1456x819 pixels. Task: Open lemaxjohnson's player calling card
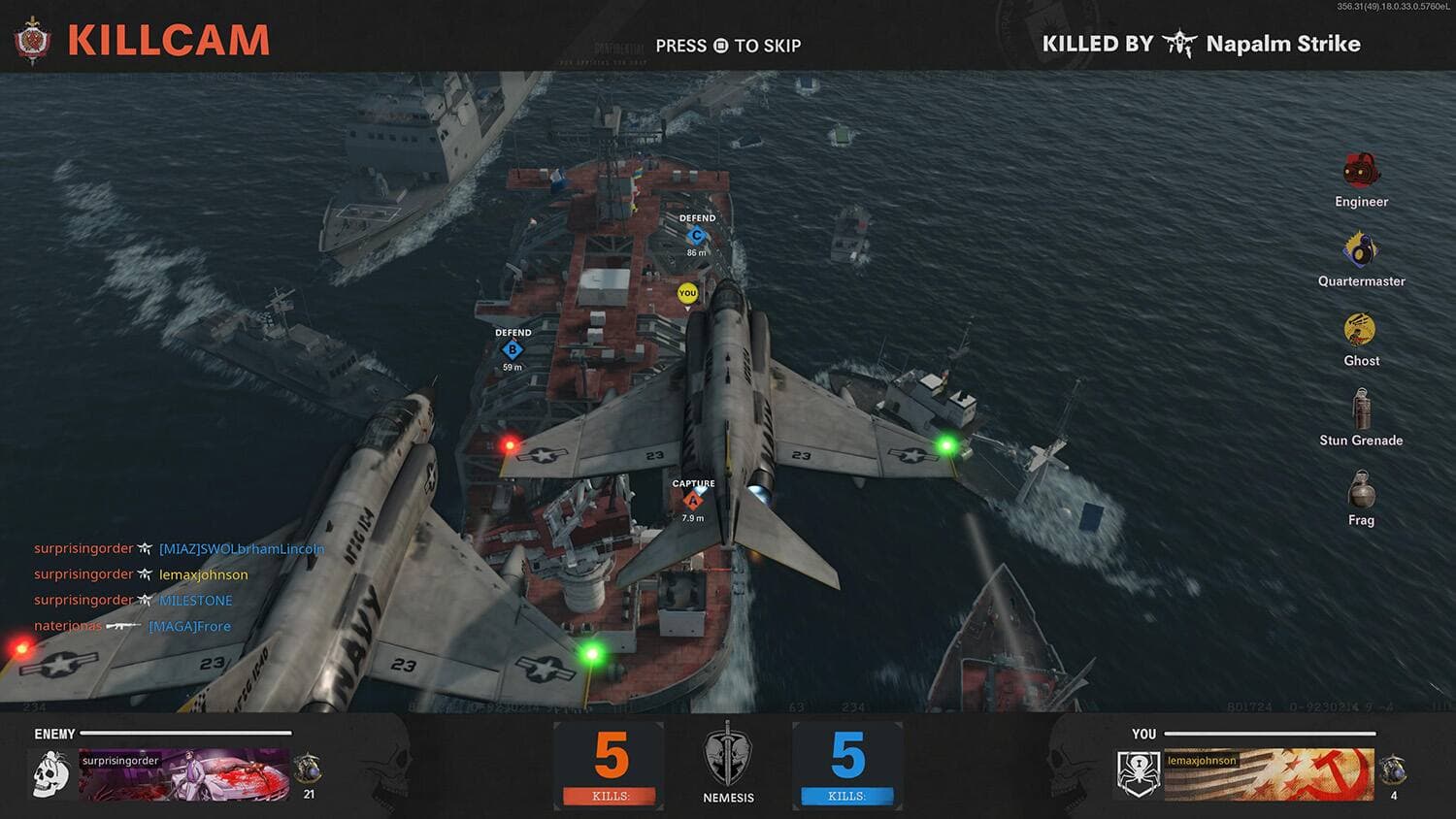tap(1269, 774)
